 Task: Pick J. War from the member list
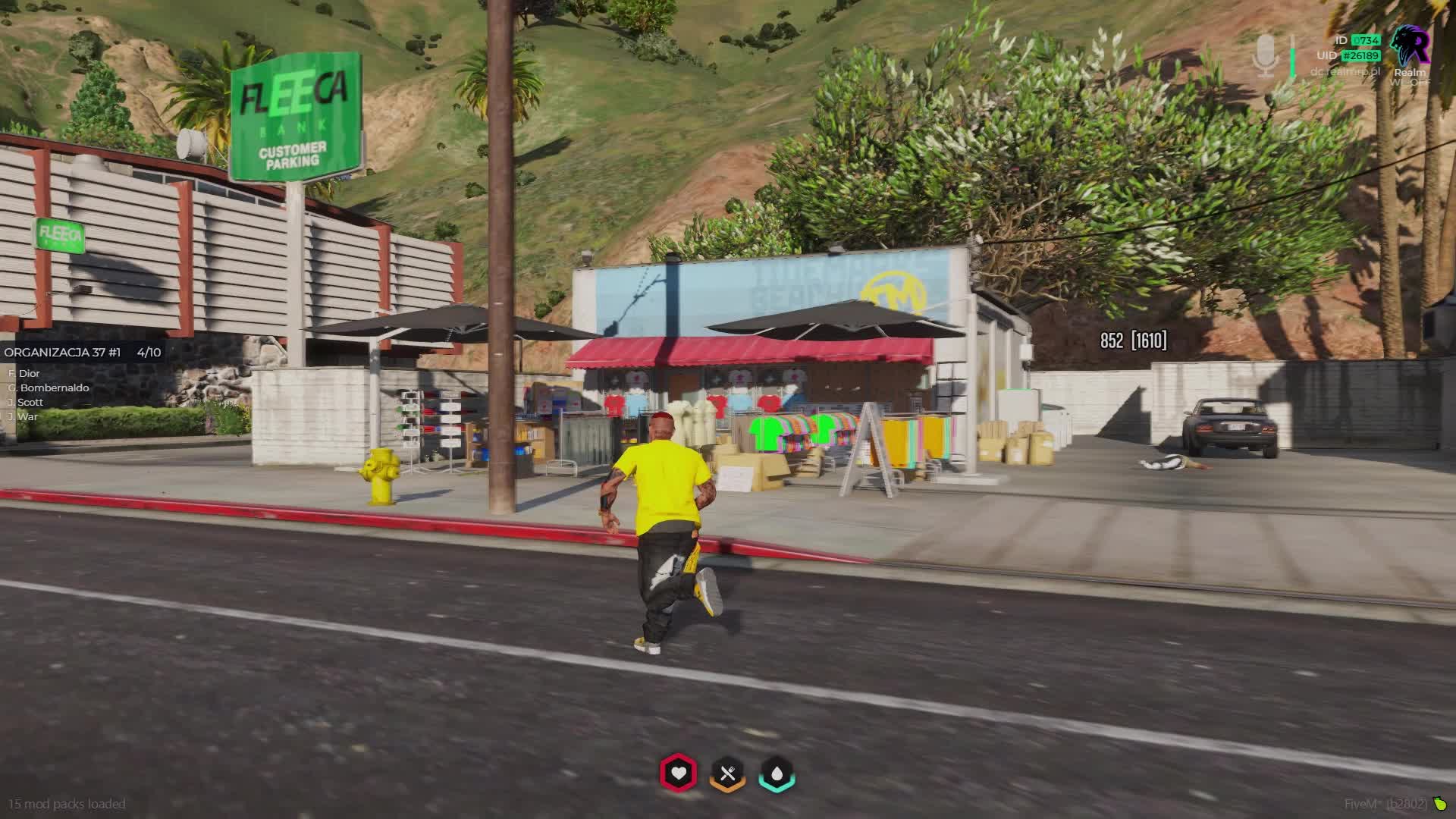(24, 416)
